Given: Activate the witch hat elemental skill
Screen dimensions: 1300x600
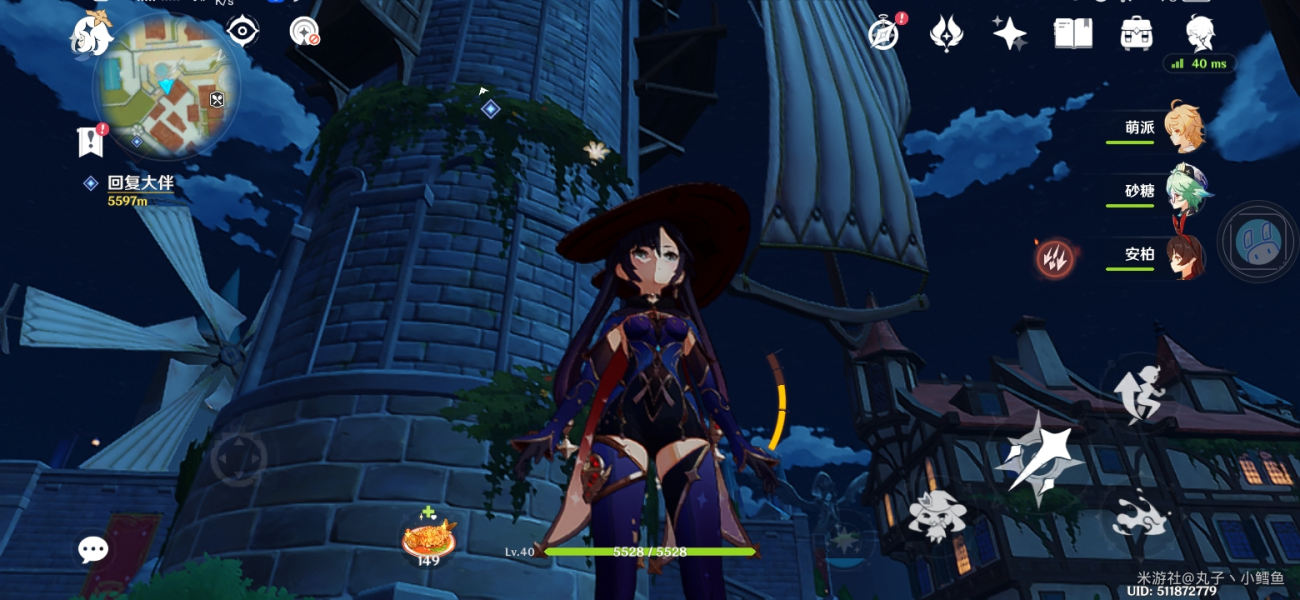Looking at the screenshot, I should tap(937, 517).
